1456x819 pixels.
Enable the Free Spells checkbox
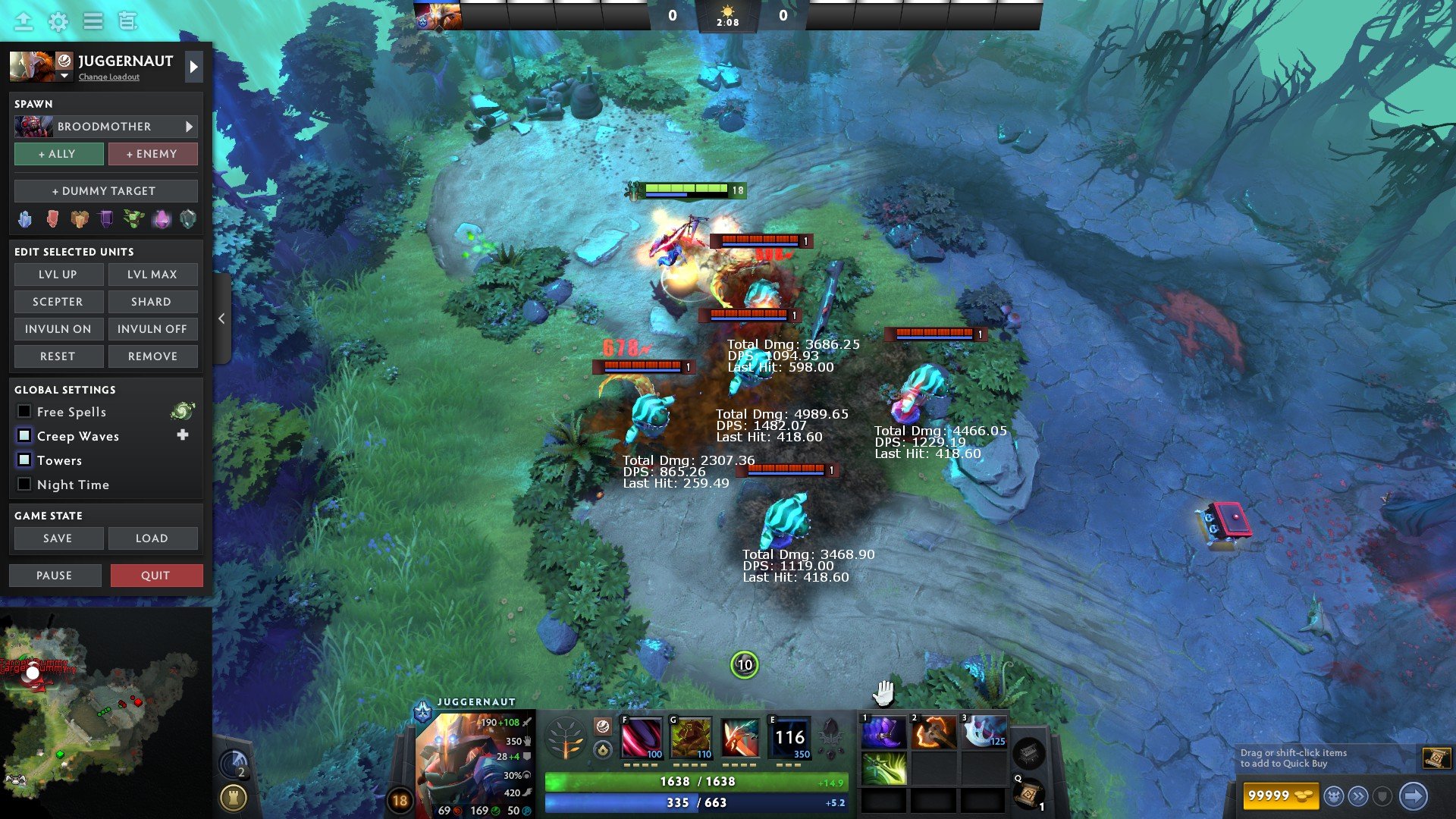[x=24, y=412]
